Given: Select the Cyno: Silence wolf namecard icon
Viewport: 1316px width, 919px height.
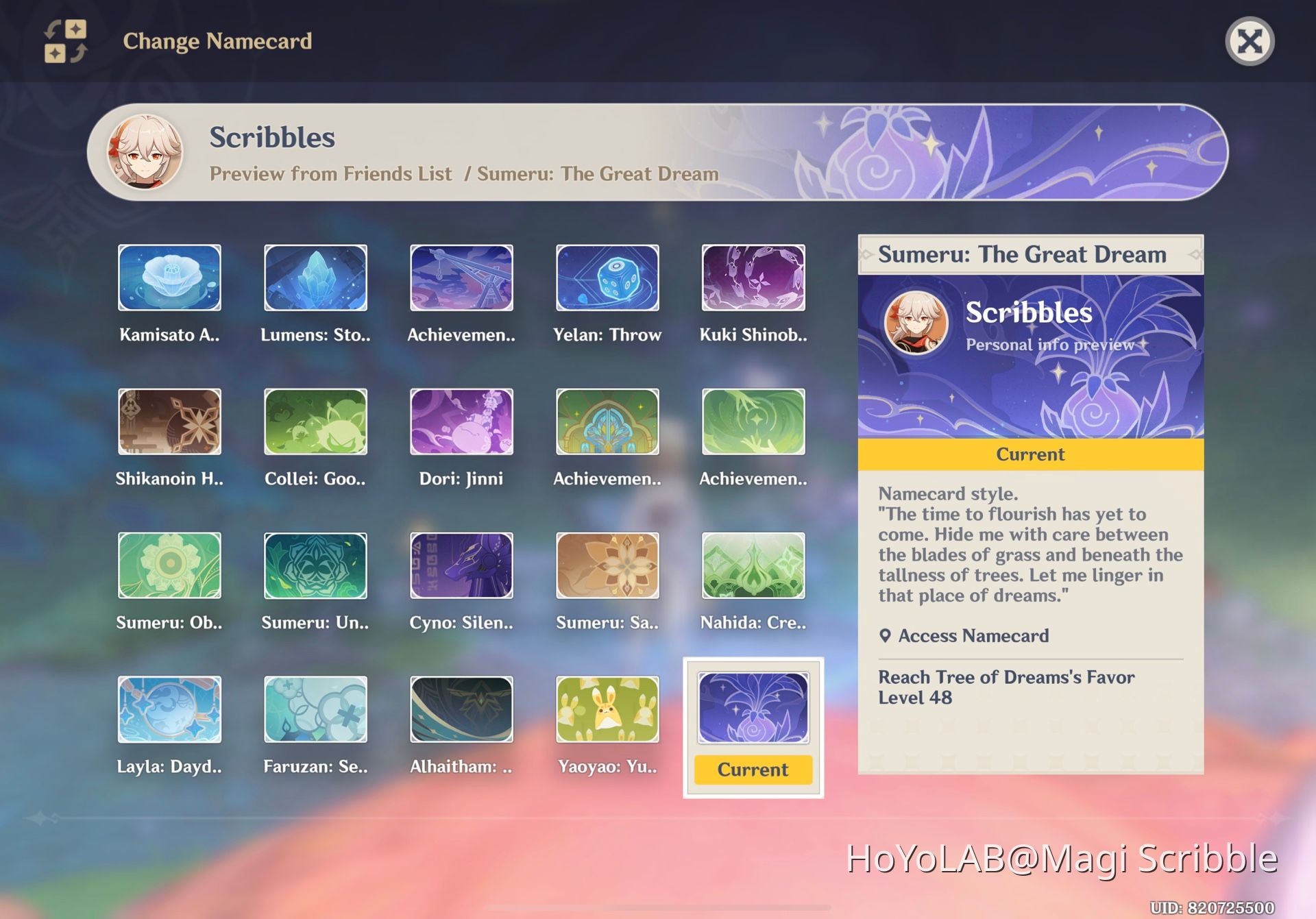Looking at the screenshot, I should [x=461, y=566].
